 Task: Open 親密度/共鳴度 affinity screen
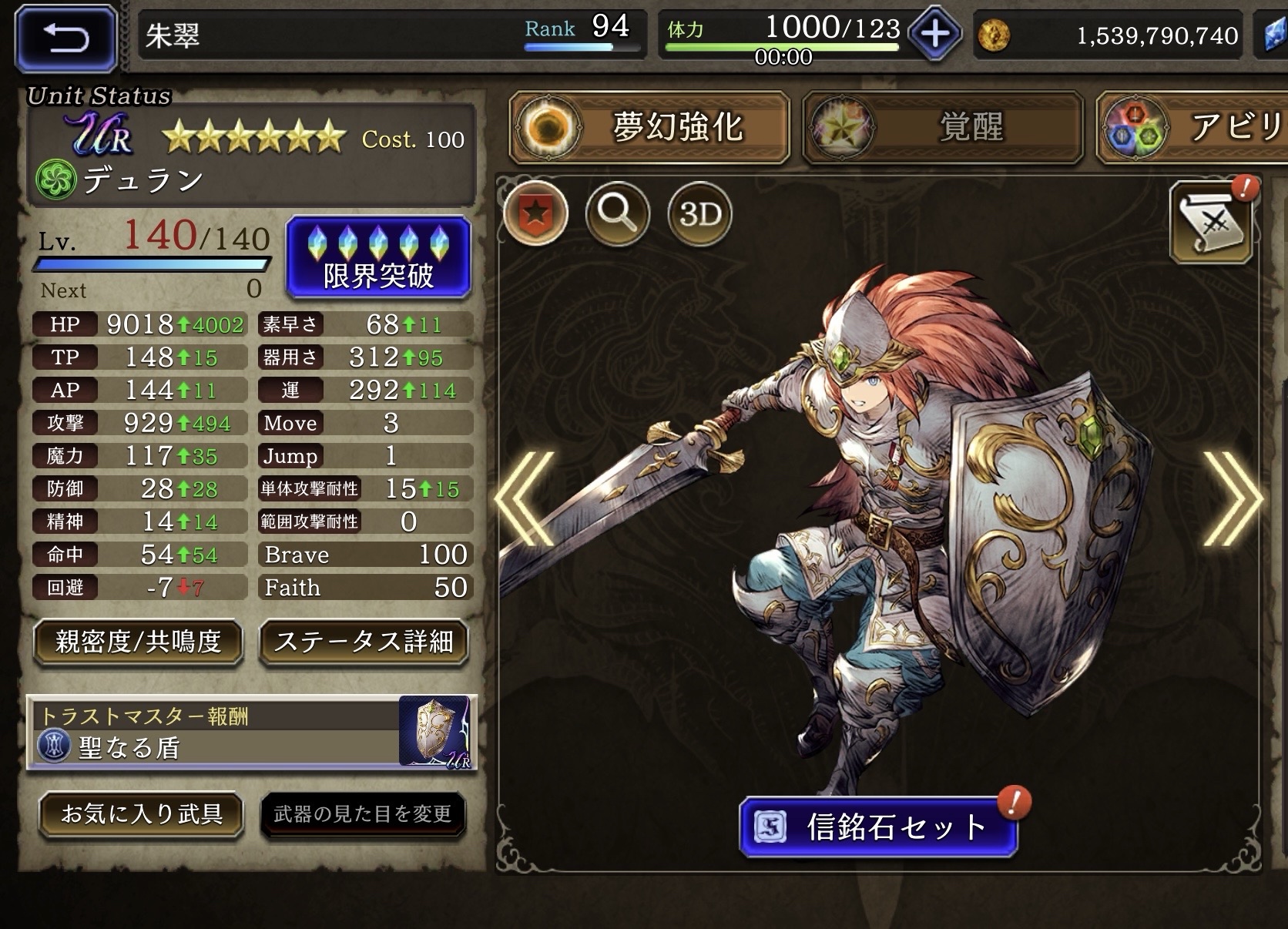coord(139,642)
